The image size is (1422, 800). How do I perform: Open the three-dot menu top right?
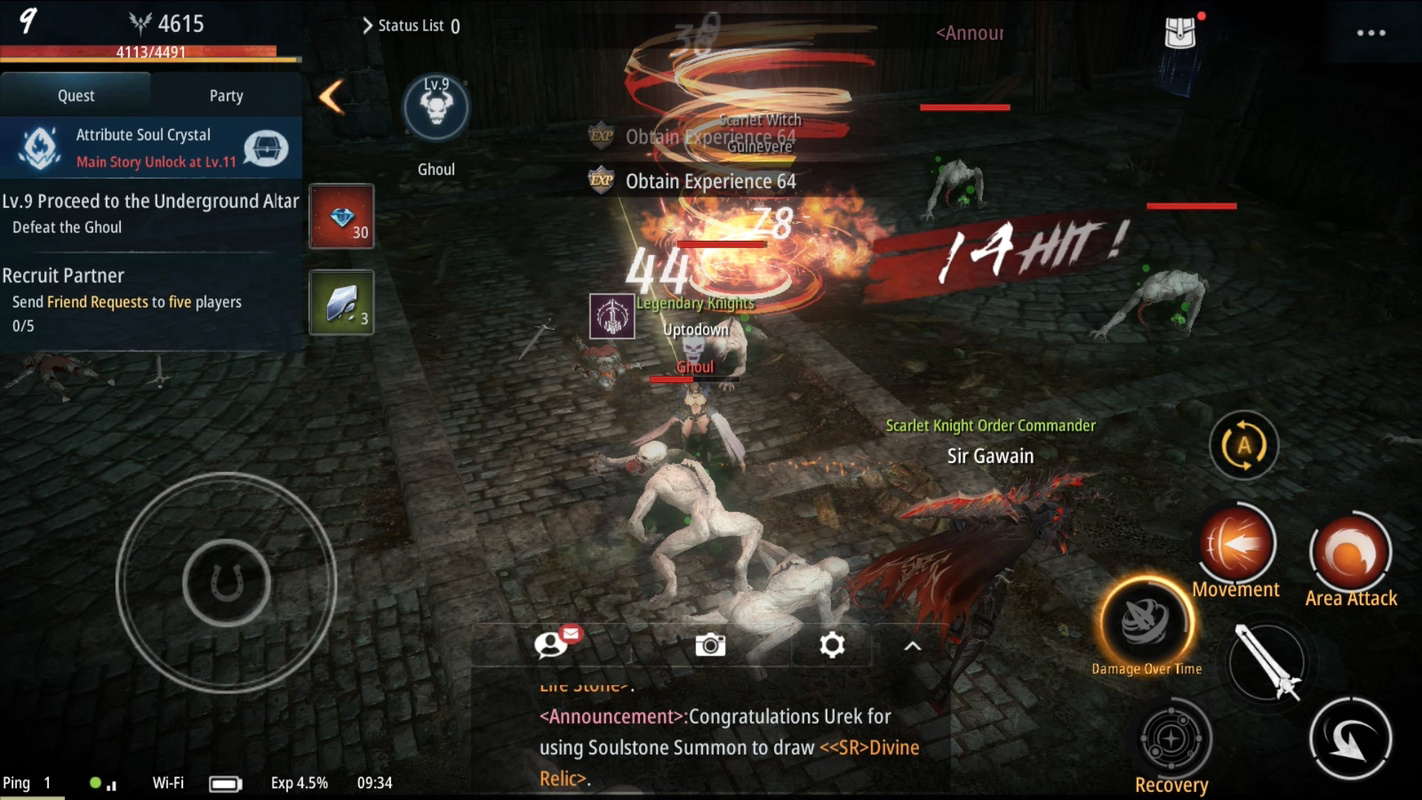[1371, 32]
